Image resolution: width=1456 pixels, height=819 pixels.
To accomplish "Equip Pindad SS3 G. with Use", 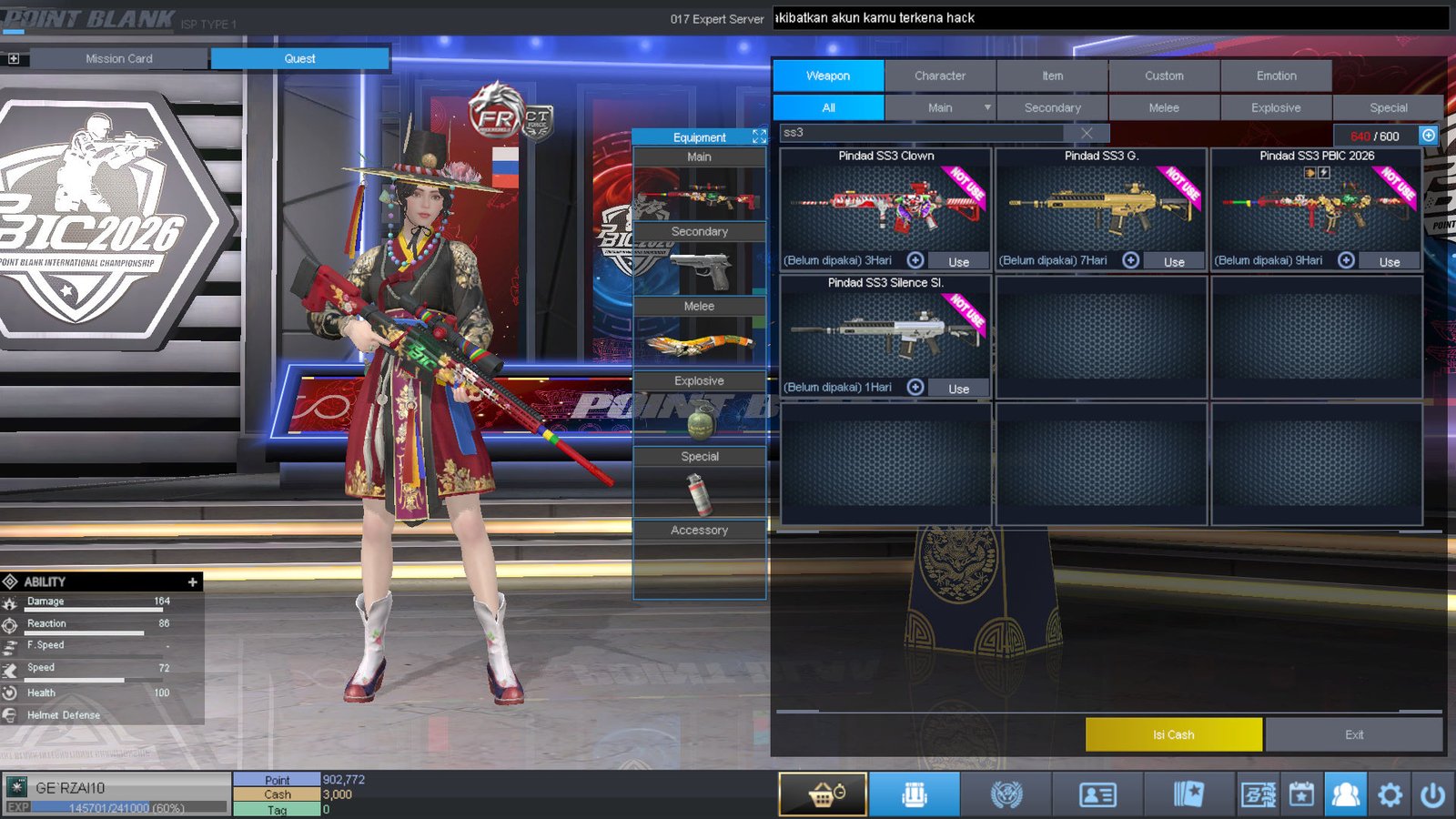I will pyautogui.click(x=1174, y=261).
